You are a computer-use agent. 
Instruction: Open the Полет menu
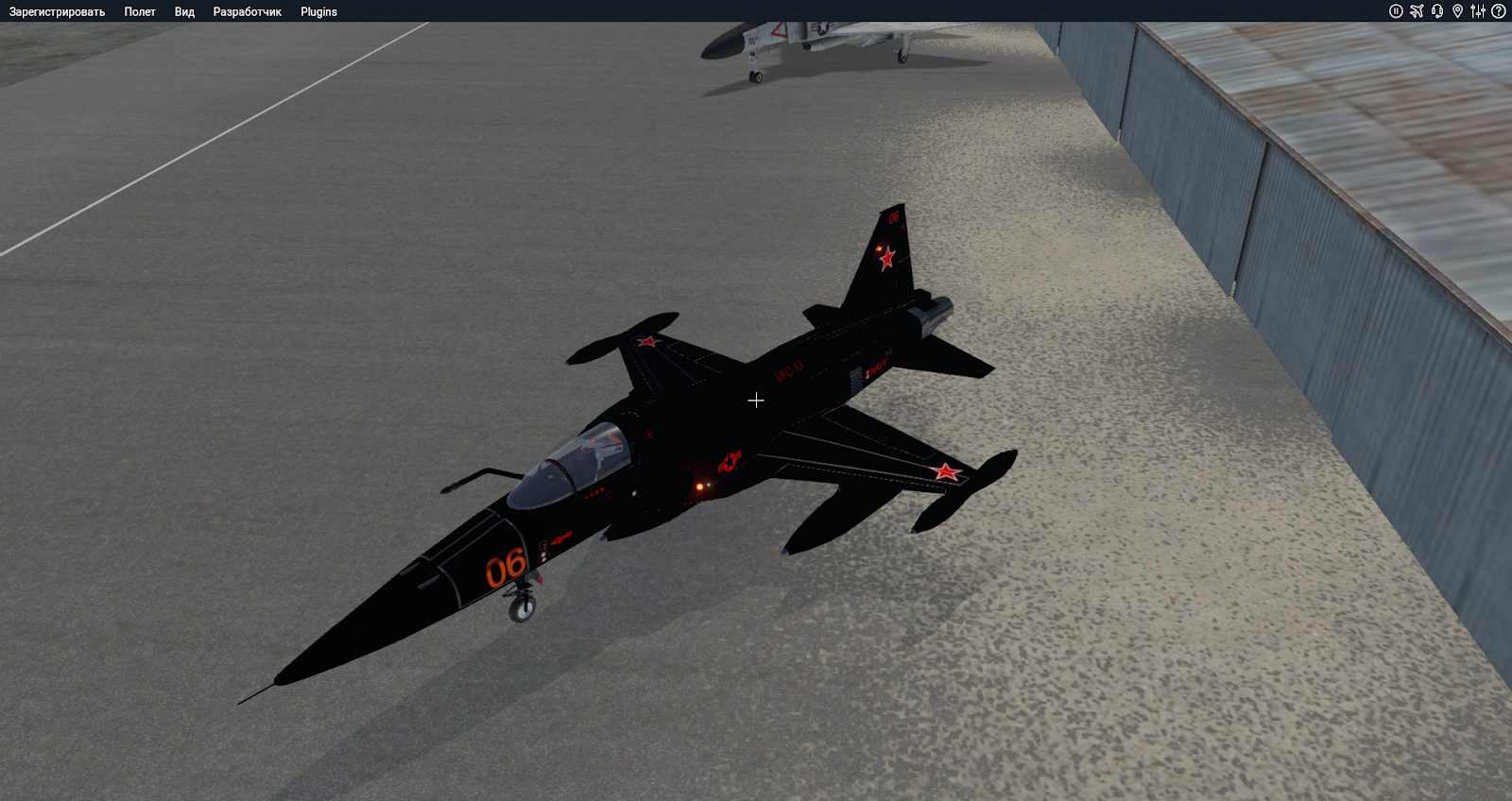(x=140, y=11)
